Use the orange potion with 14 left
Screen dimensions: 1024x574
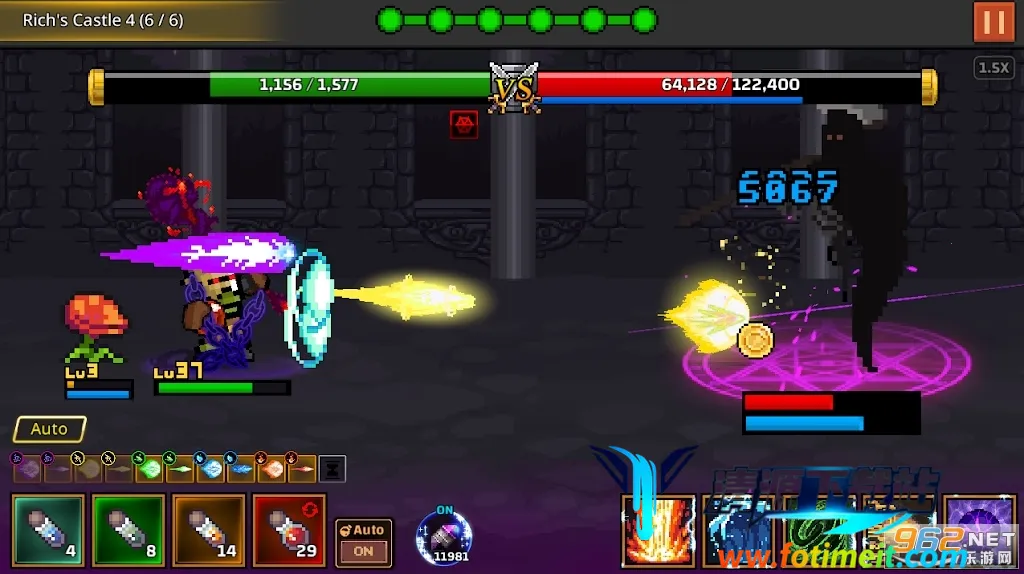coord(208,529)
